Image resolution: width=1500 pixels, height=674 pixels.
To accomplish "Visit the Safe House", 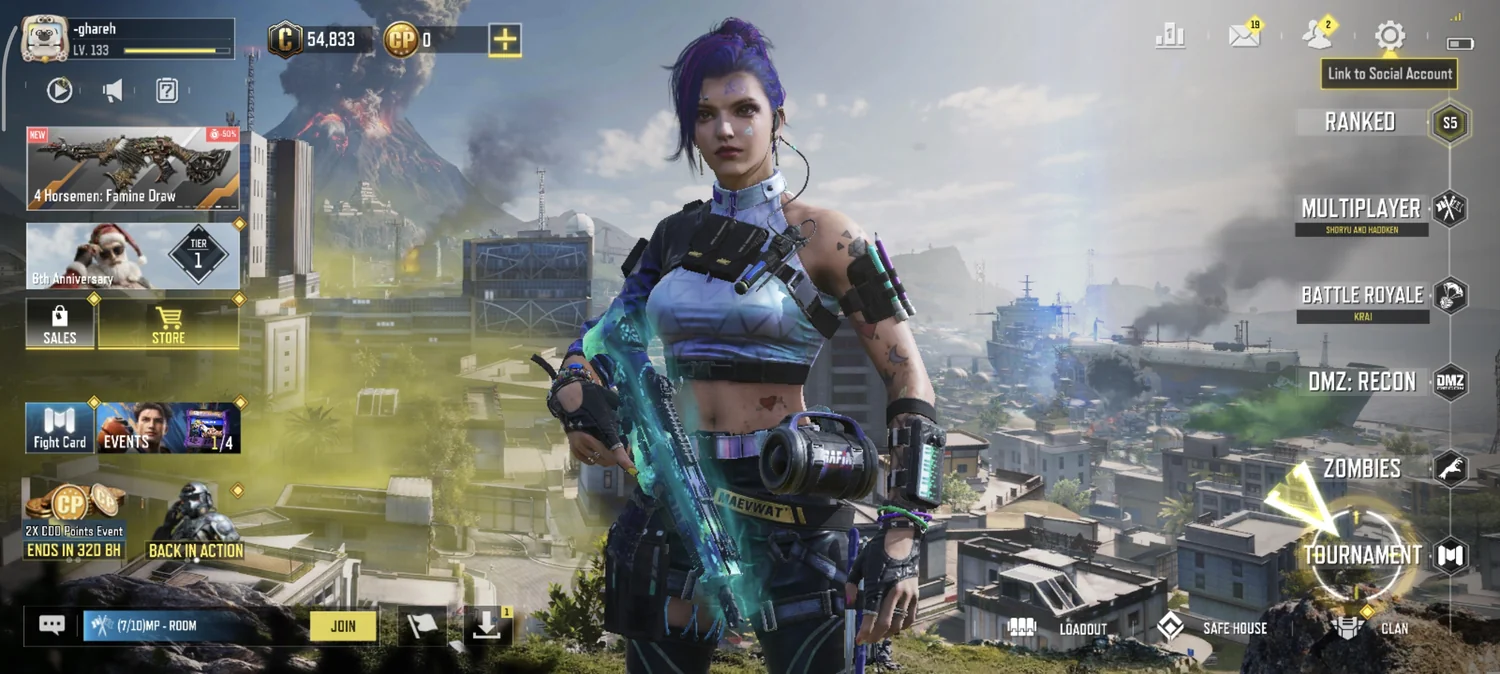I will pyautogui.click(x=1214, y=628).
